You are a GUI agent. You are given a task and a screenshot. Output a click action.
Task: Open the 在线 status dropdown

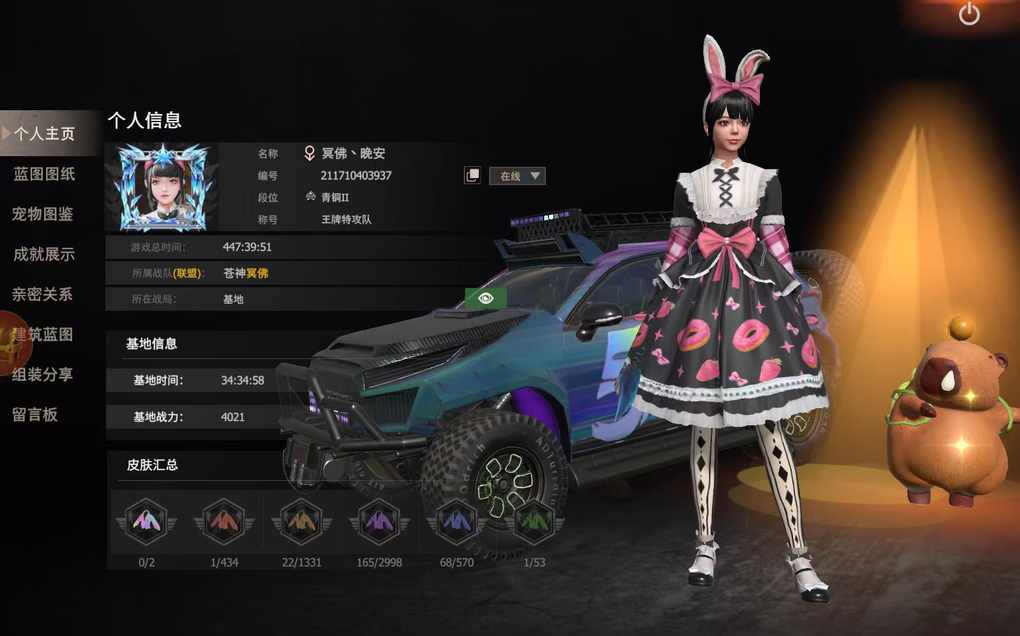coord(517,176)
